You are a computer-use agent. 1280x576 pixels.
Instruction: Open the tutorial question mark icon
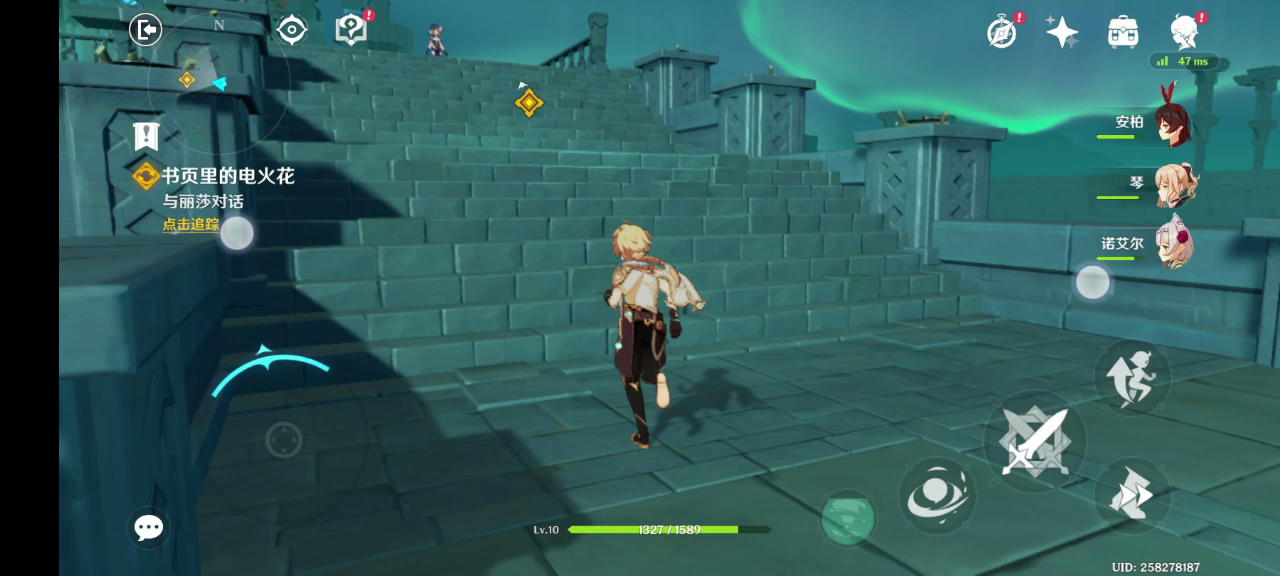pos(351,29)
